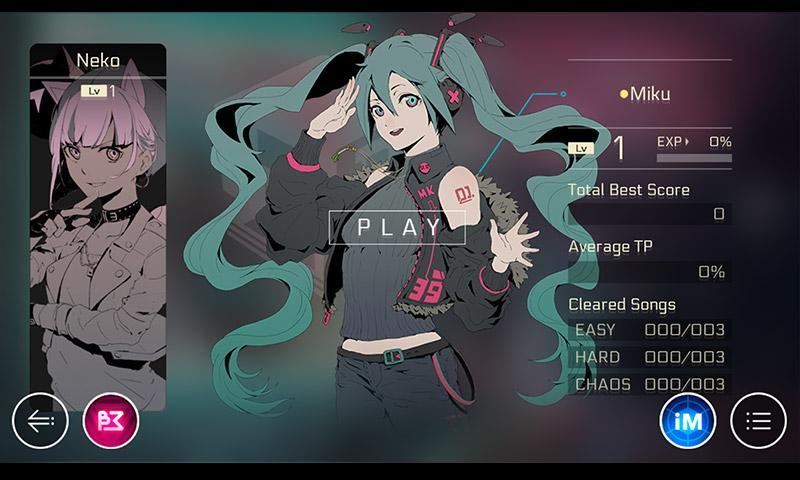Show EASY cleared songs row
This screenshot has height=480, width=800.
(649, 330)
